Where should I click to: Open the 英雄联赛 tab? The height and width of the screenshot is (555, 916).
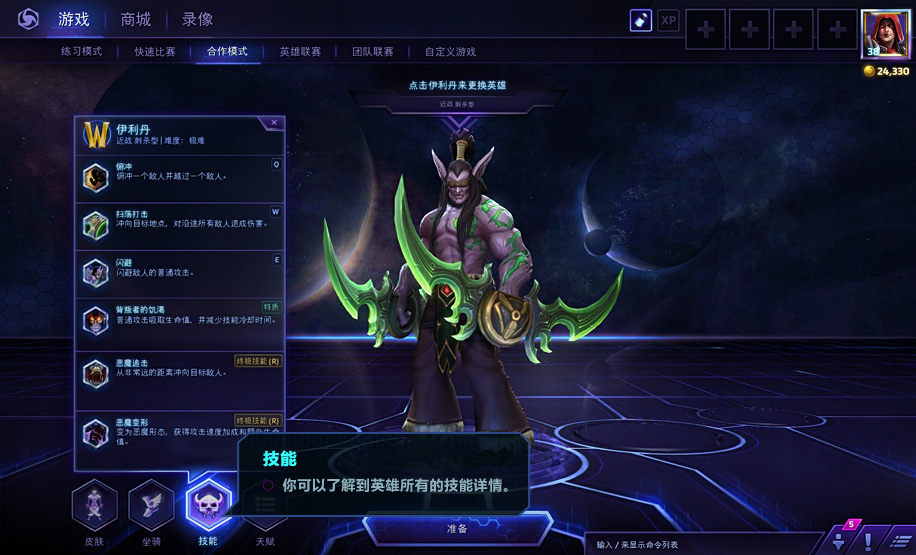click(x=299, y=51)
